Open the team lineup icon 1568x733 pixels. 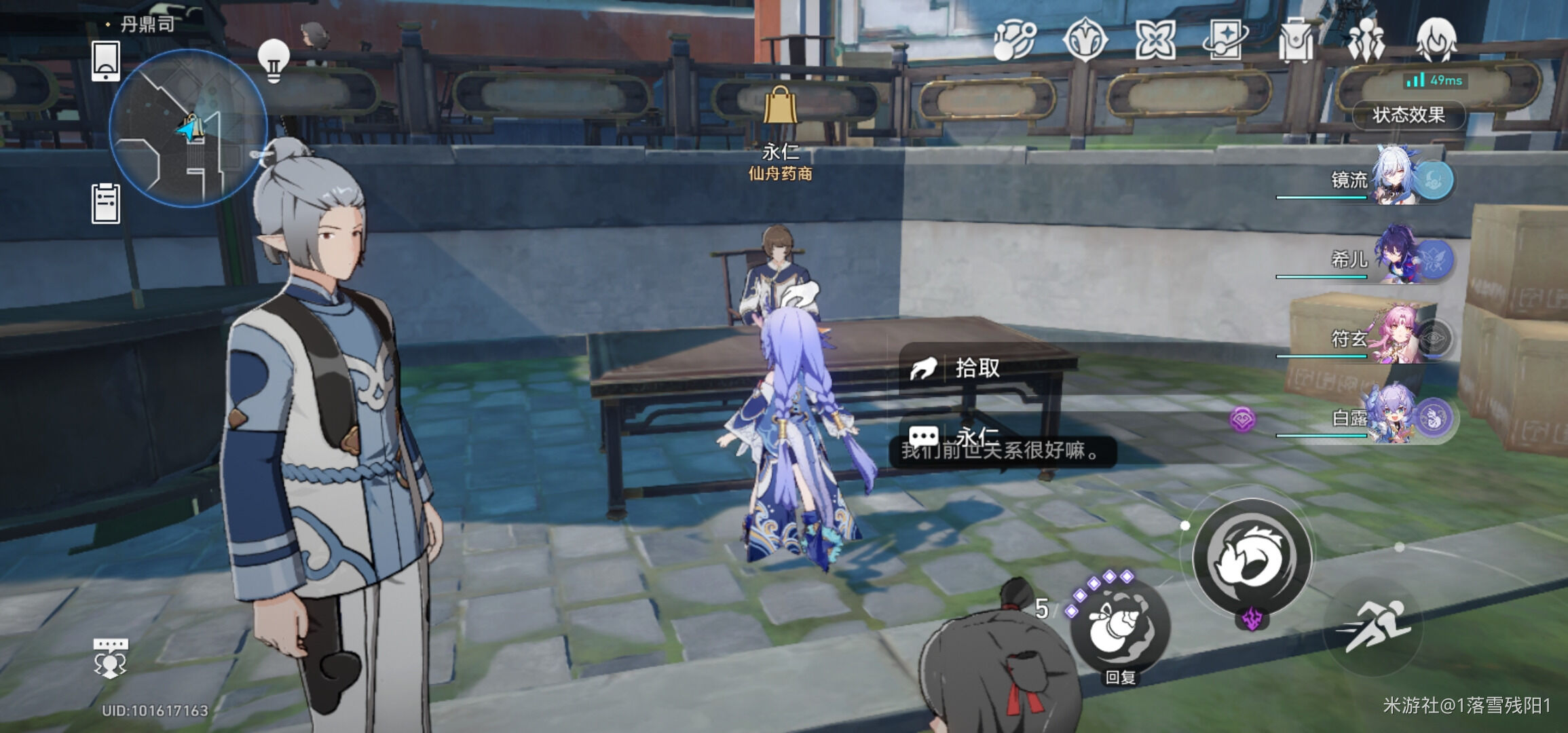coord(1365,39)
